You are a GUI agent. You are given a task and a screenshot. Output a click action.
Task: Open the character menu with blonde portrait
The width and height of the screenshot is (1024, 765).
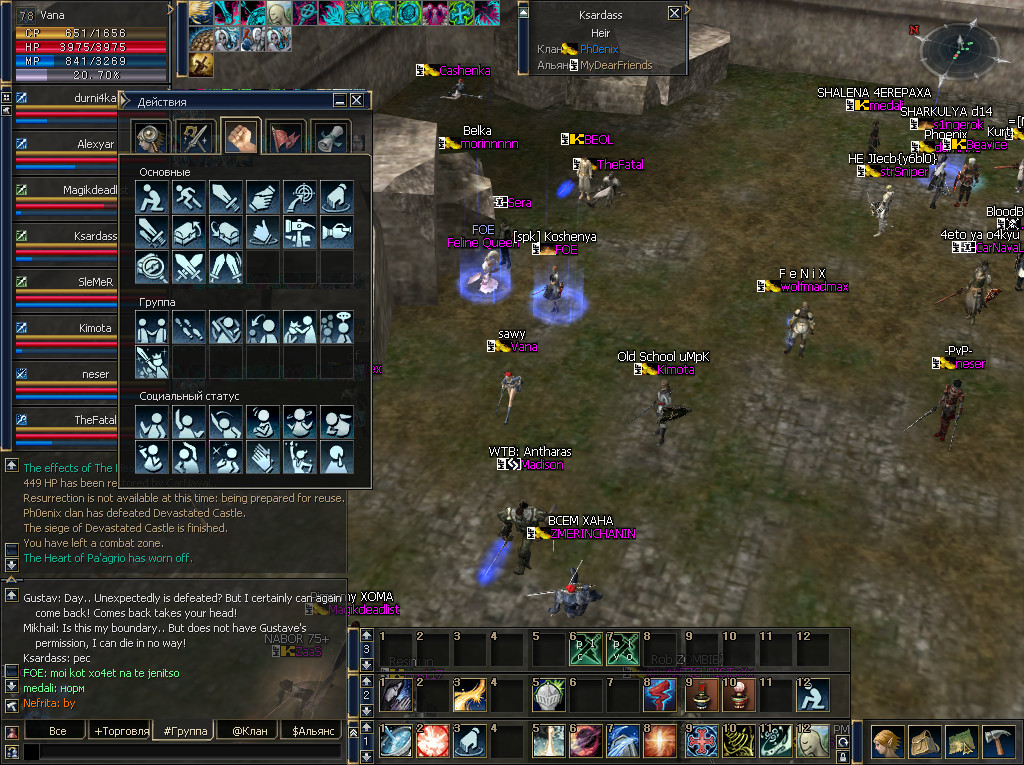pos(885,741)
